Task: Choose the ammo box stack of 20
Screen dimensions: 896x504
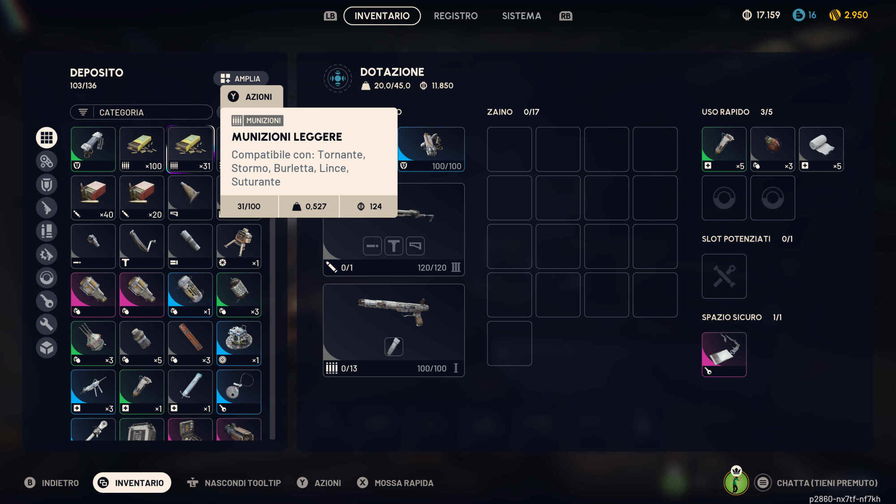Action: [x=141, y=197]
